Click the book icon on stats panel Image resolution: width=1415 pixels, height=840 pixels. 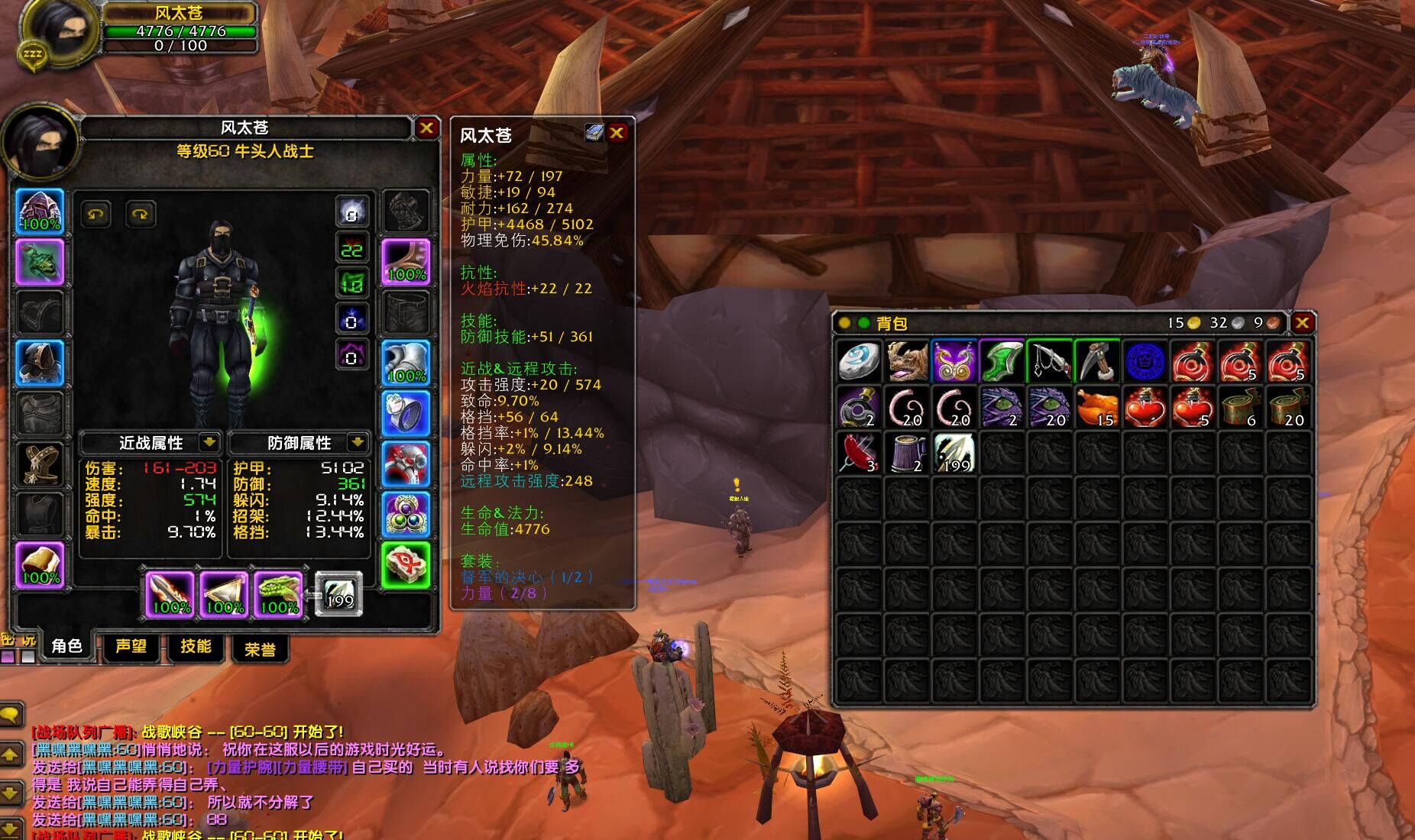tap(594, 133)
